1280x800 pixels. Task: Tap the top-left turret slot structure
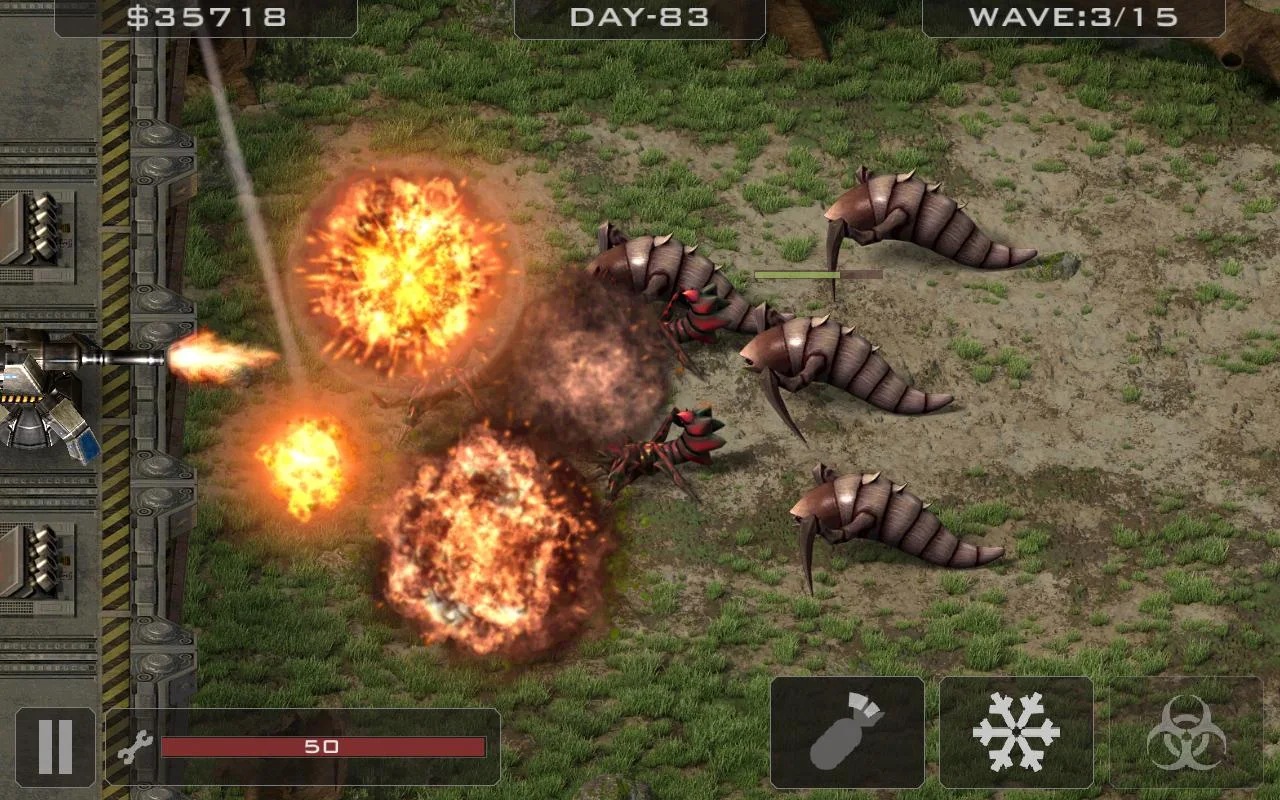[x=40, y=230]
